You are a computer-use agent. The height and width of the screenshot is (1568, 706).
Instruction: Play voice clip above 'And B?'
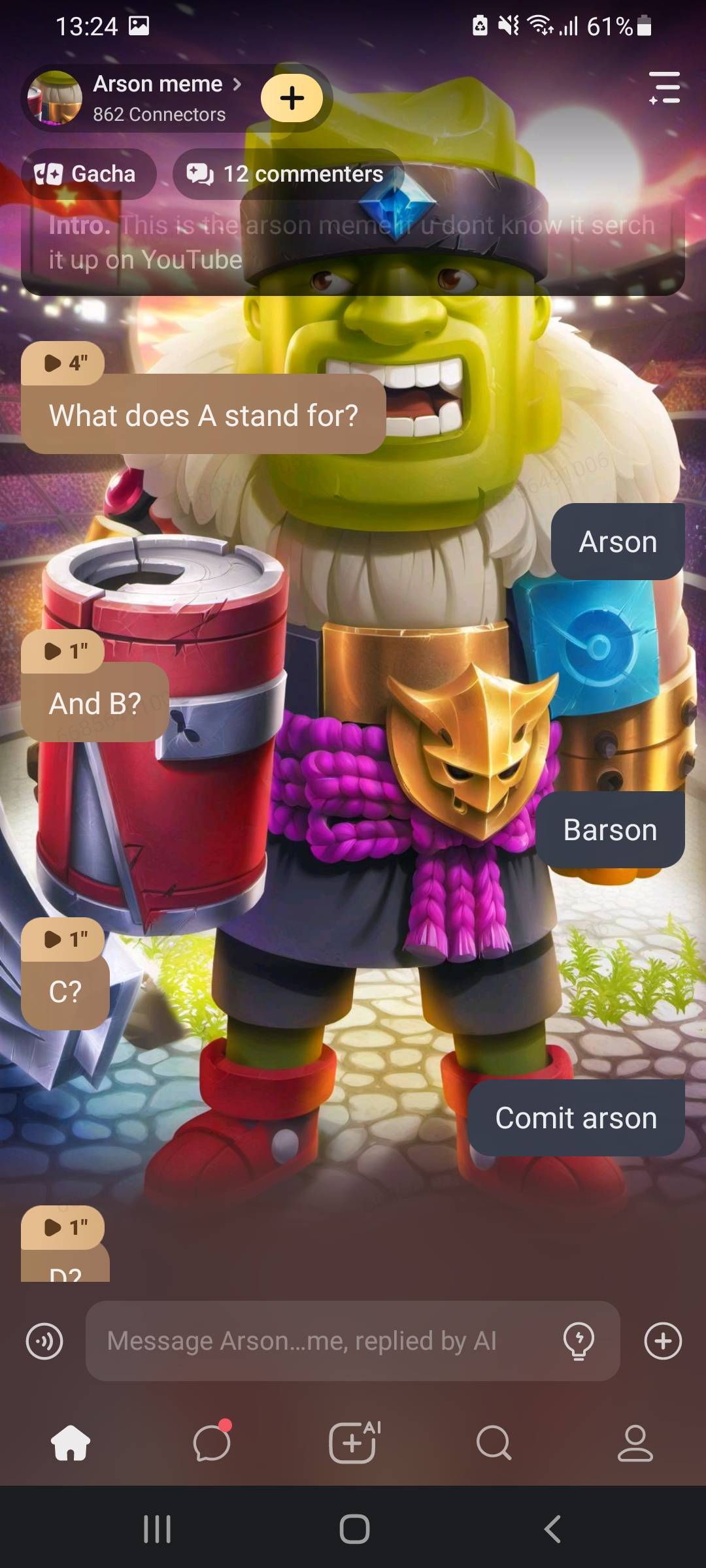click(x=63, y=651)
